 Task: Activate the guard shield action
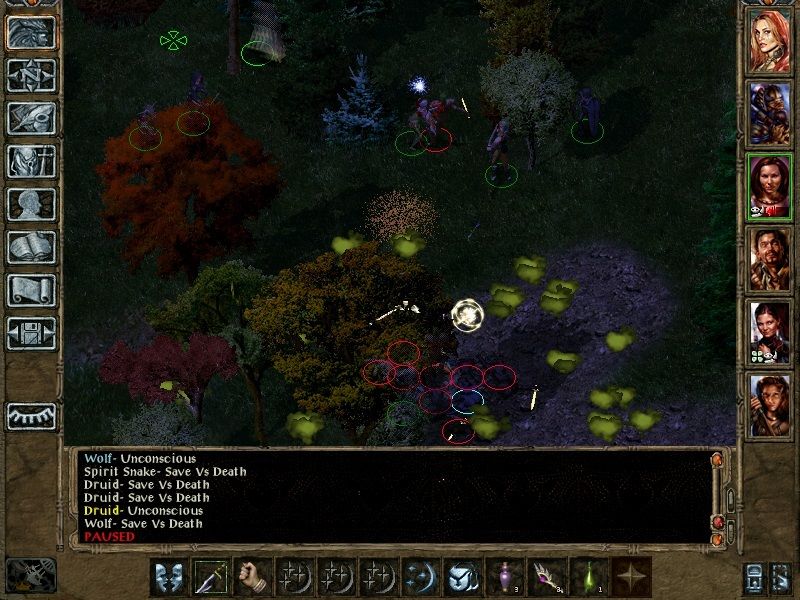(170, 577)
